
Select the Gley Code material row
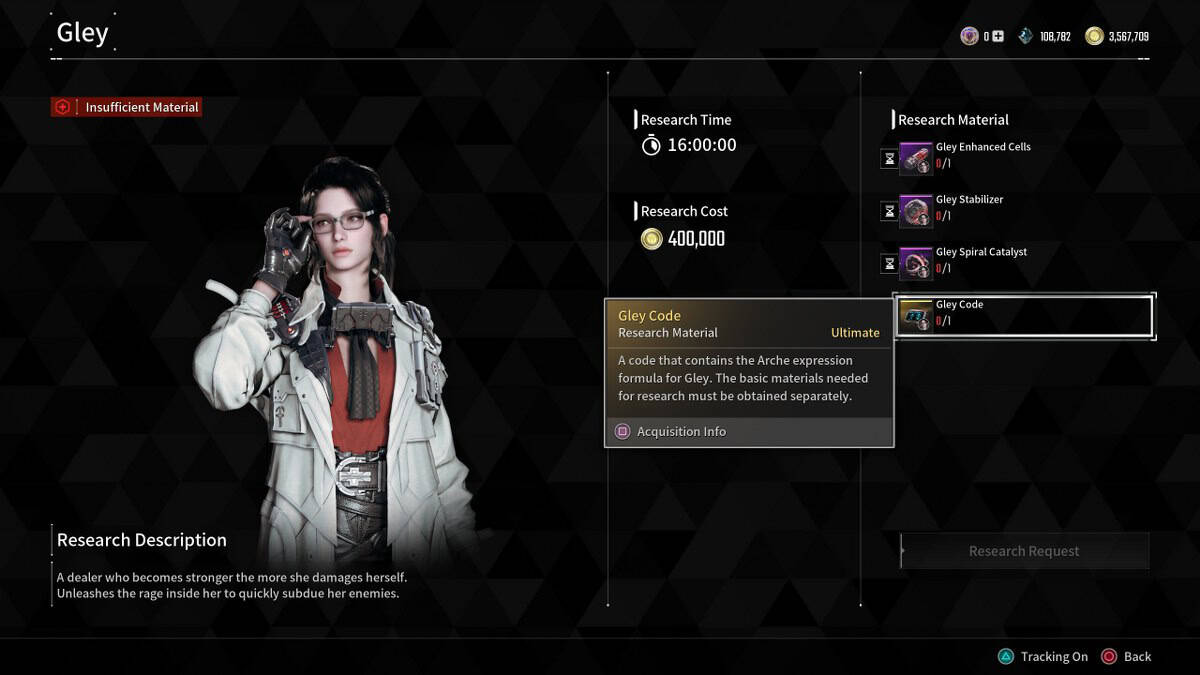pyautogui.click(x=1023, y=316)
